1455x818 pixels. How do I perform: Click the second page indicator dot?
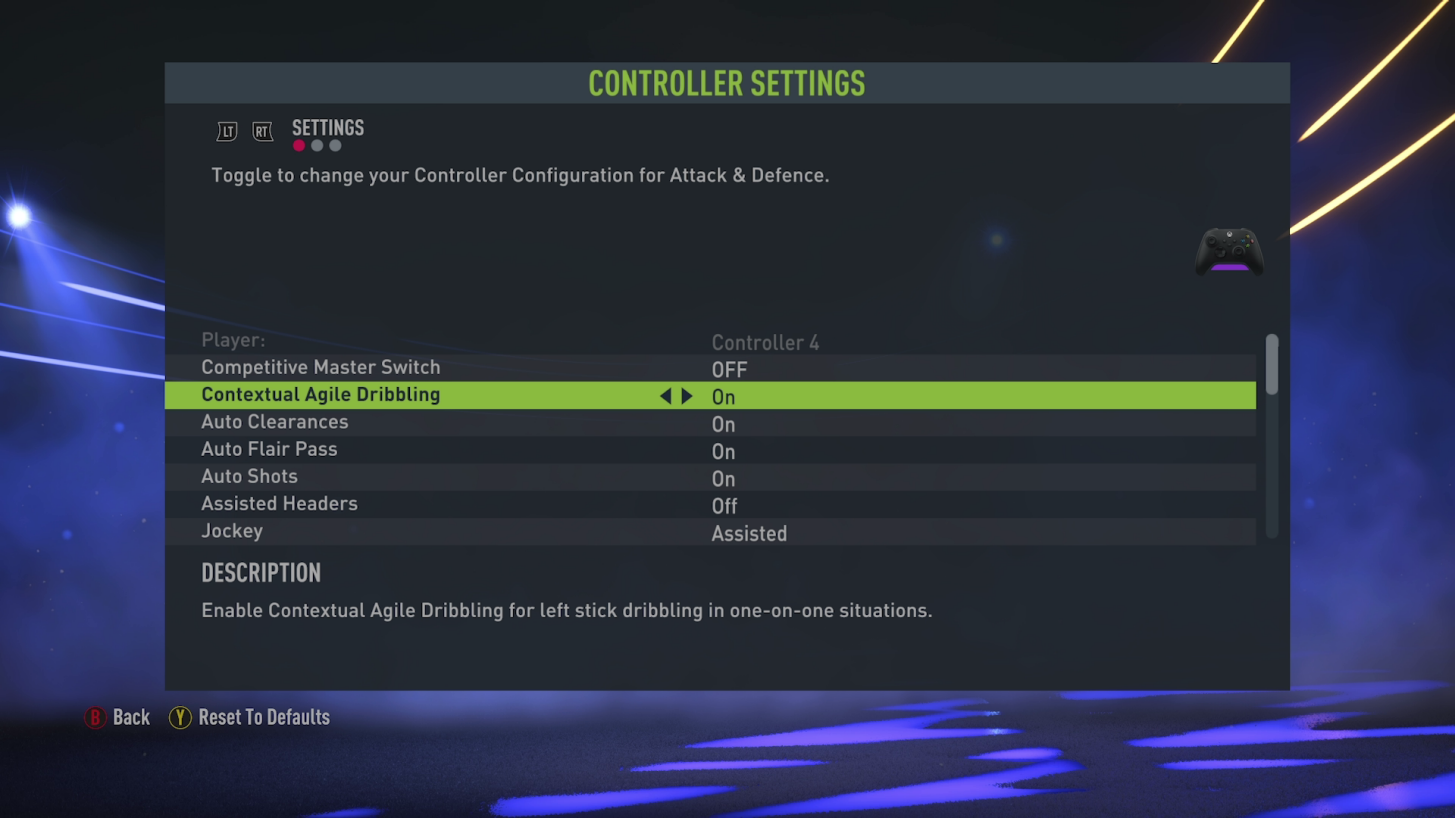(317, 145)
